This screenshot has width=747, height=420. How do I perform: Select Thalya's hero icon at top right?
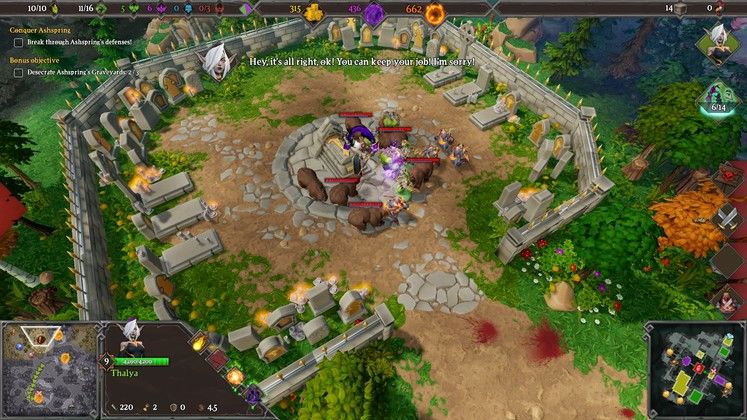tap(719, 42)
